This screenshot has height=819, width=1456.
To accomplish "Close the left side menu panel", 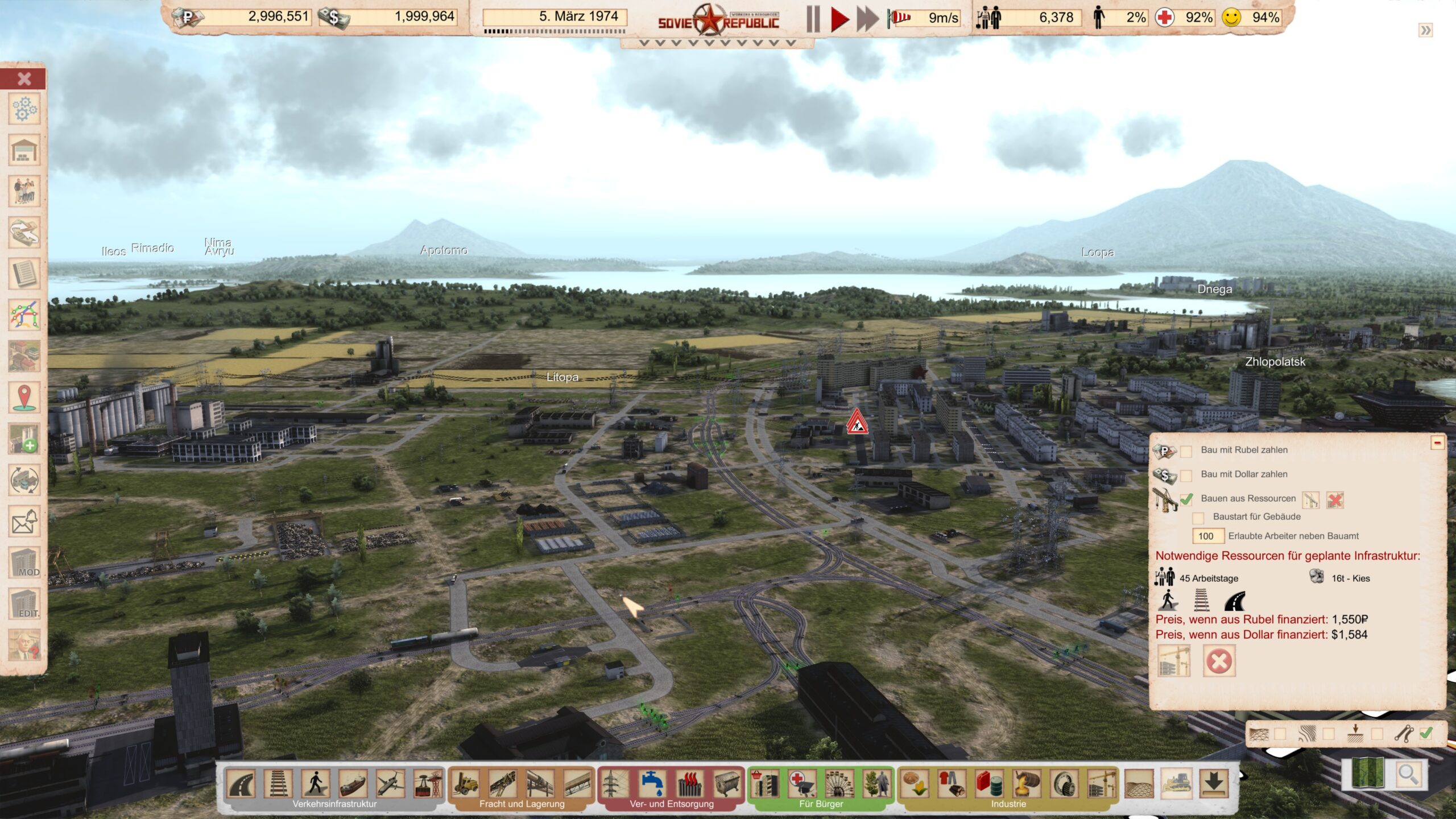I will click(x=24, y=78).
